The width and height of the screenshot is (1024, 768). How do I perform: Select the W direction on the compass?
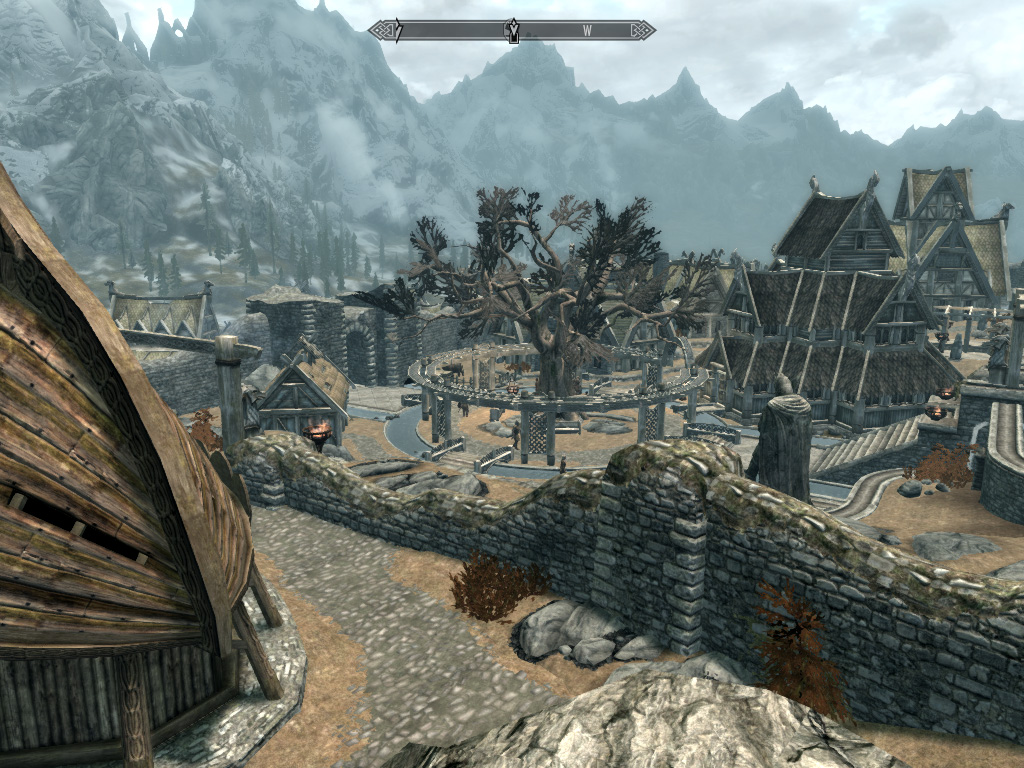coord(587,31)
